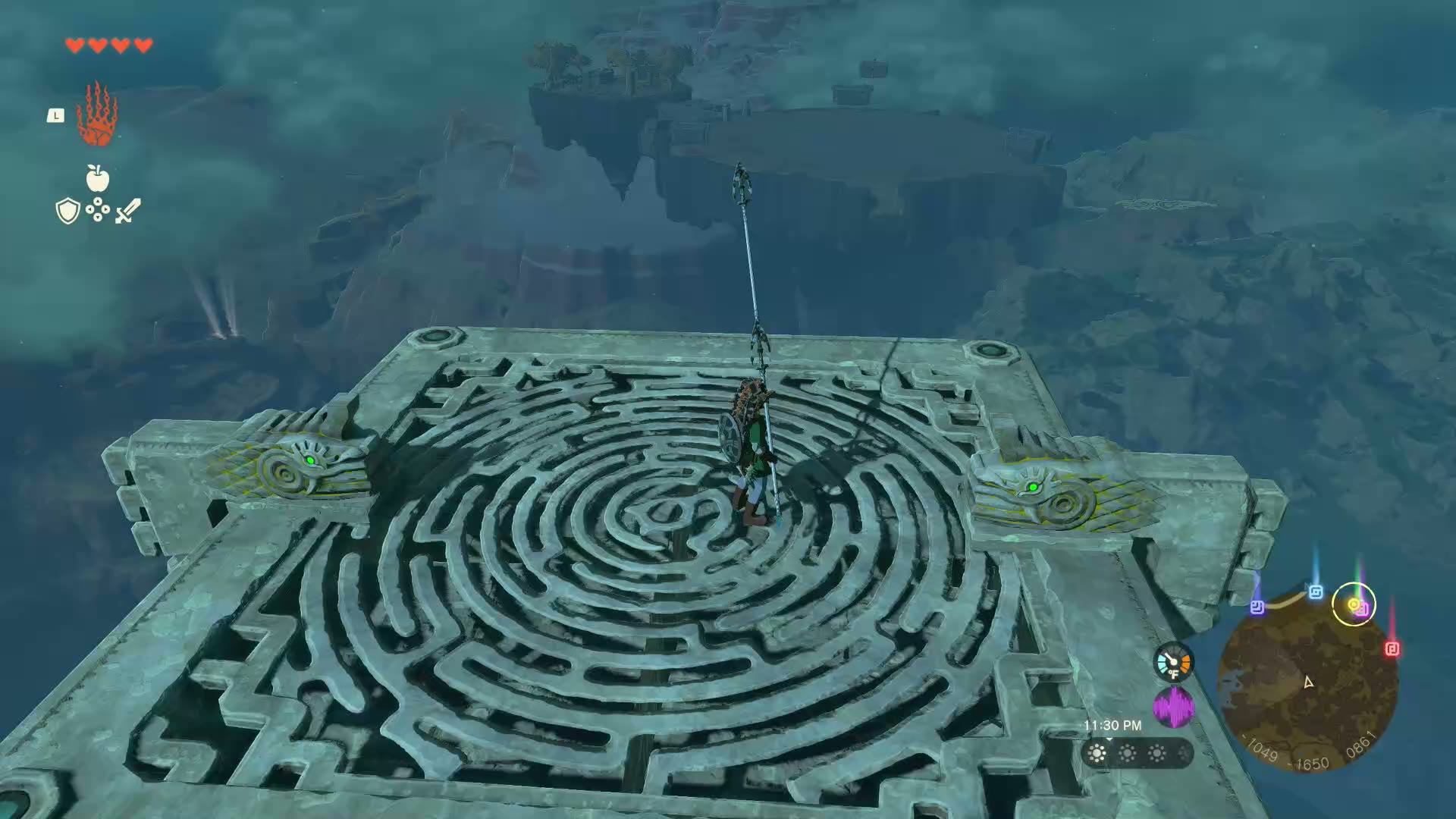Image resolution: width=1456 pixels, height=819 pixels.
Task: Select the red shrine marker on minimap
Action: 1392,649
